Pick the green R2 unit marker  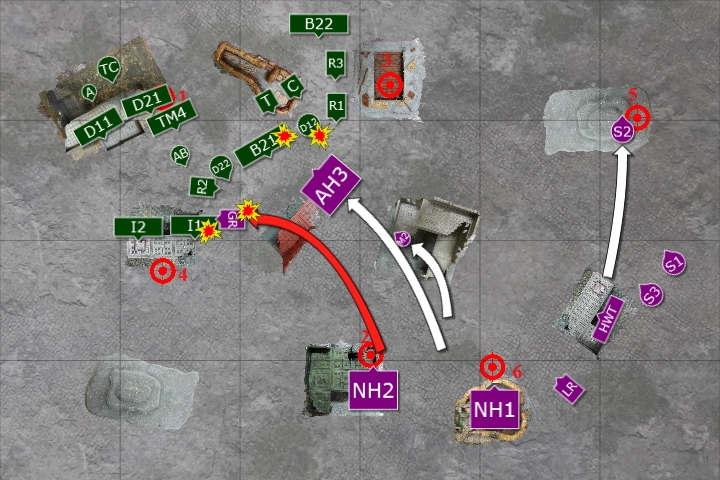203,186
